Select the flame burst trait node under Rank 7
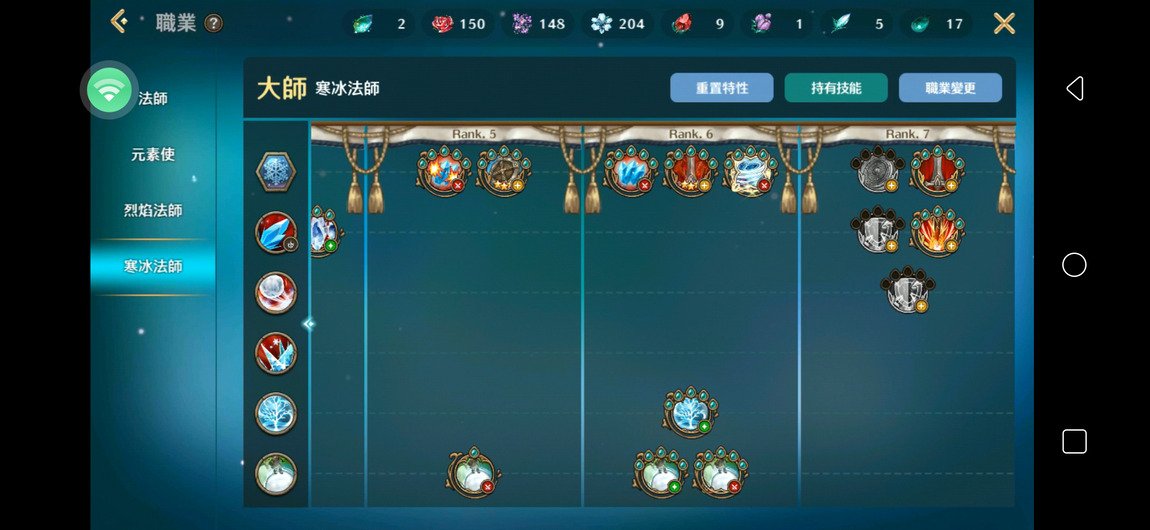 pos(937,231)
